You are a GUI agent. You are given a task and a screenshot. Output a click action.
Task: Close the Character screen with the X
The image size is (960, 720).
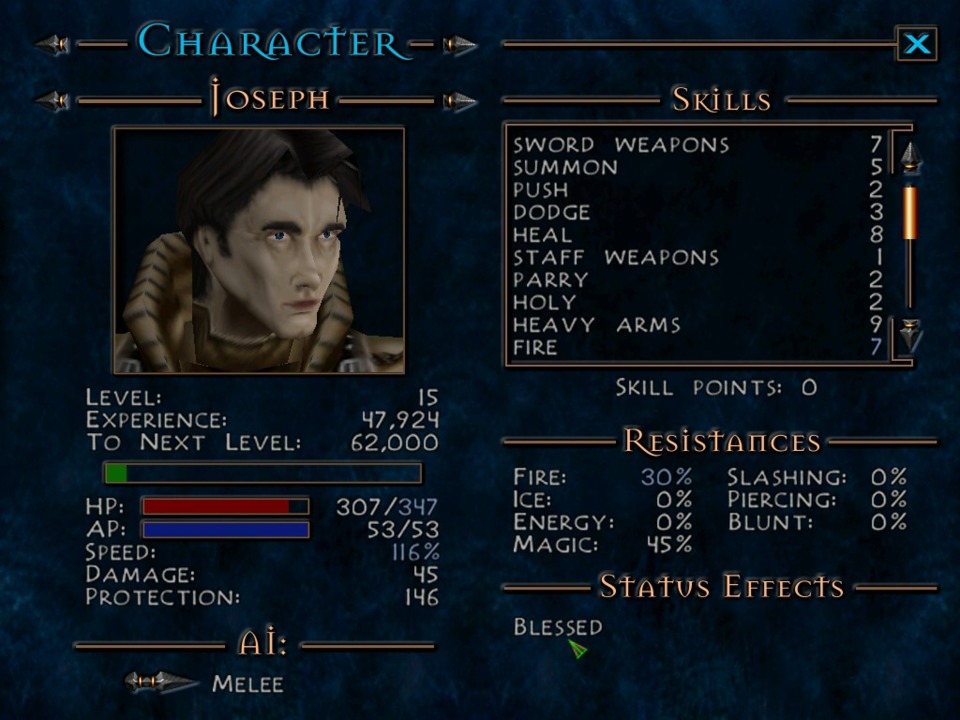tap(916, 44)
